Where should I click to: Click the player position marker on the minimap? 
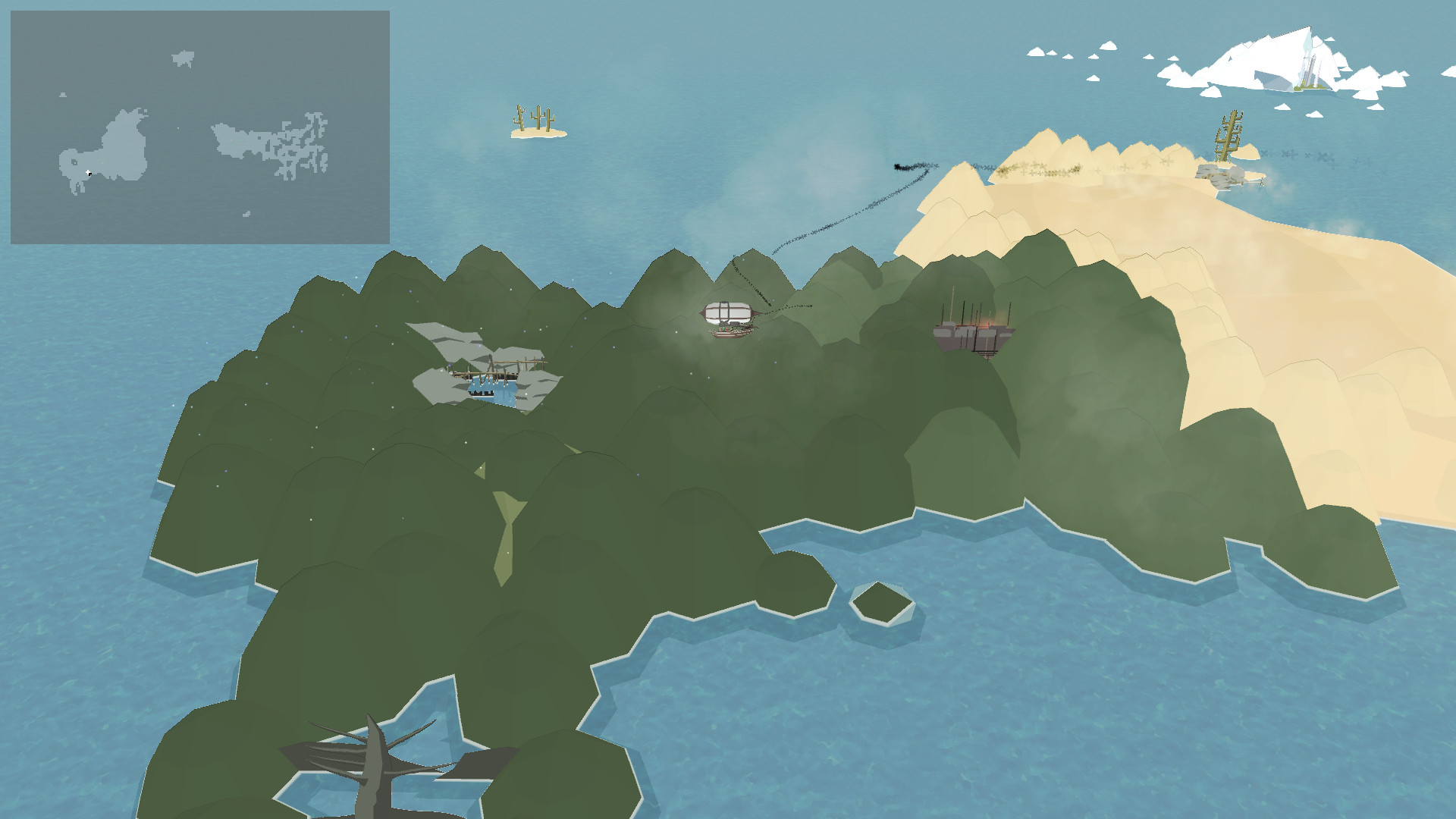(x=88, y=172)
